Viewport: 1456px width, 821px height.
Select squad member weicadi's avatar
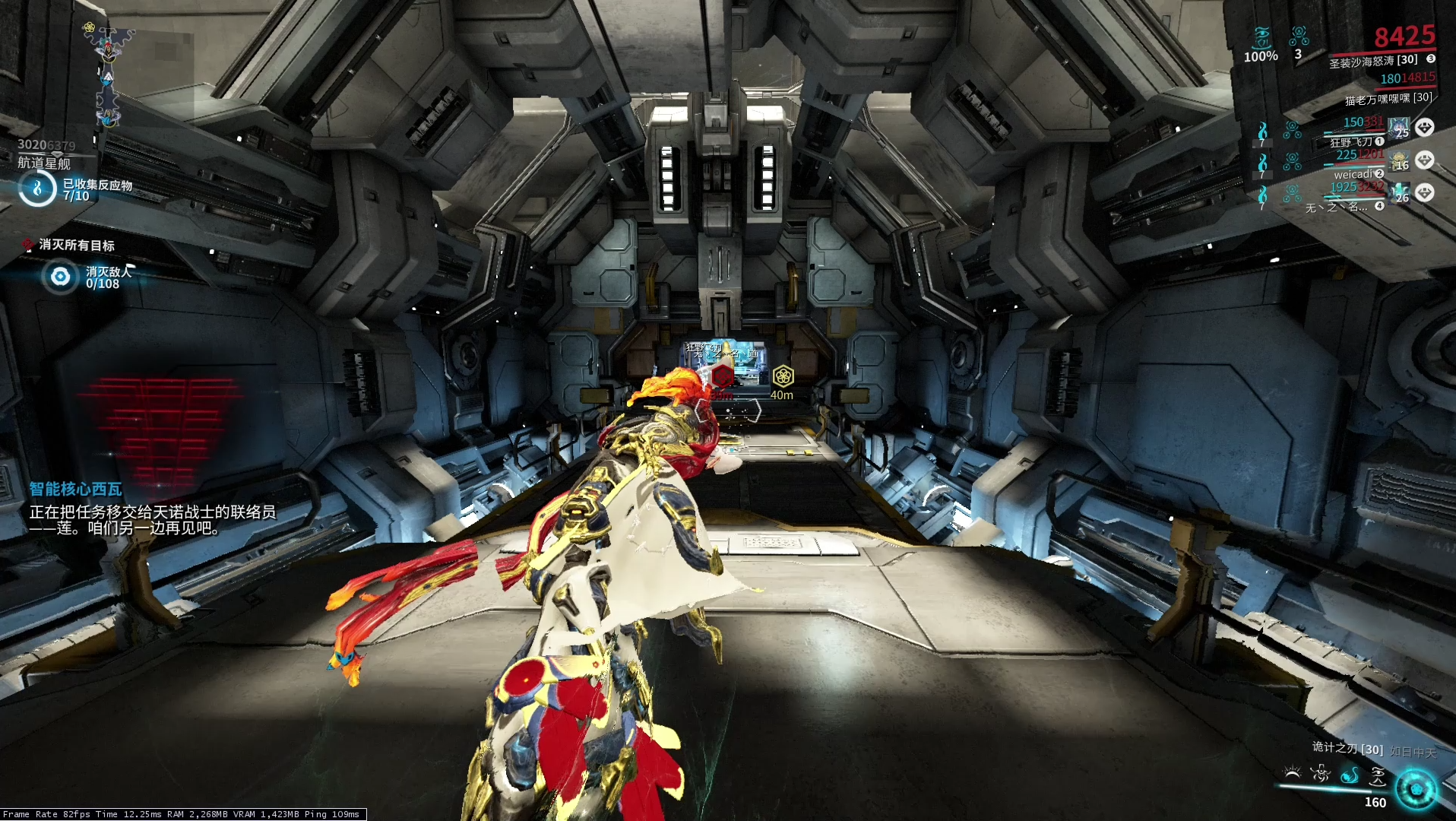pyautogui.click(x=1398, y=160)
